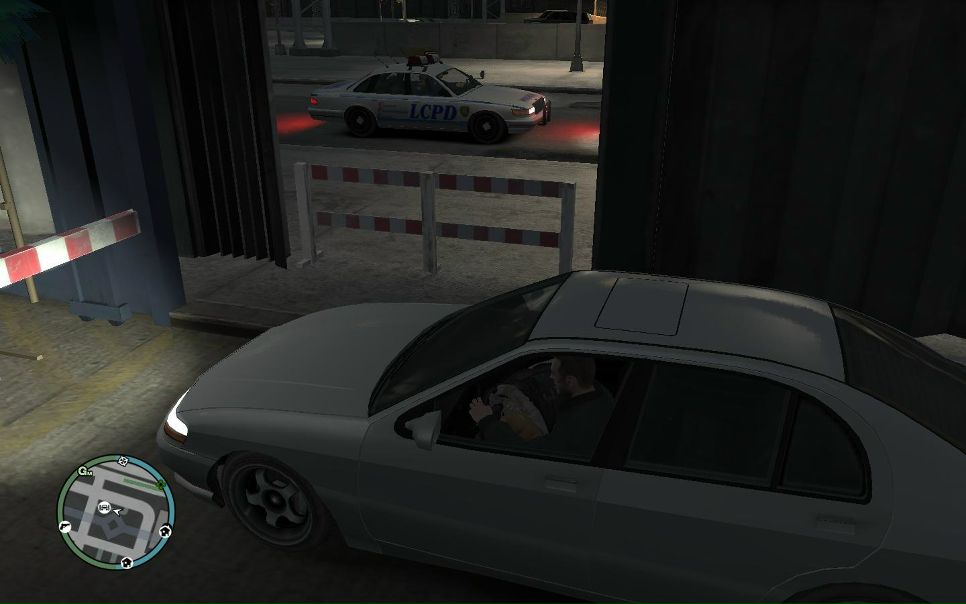Click the crossed-square marker on the minimap rim
966x604 pixels.
pyautogui.click(x=123, y=461)
